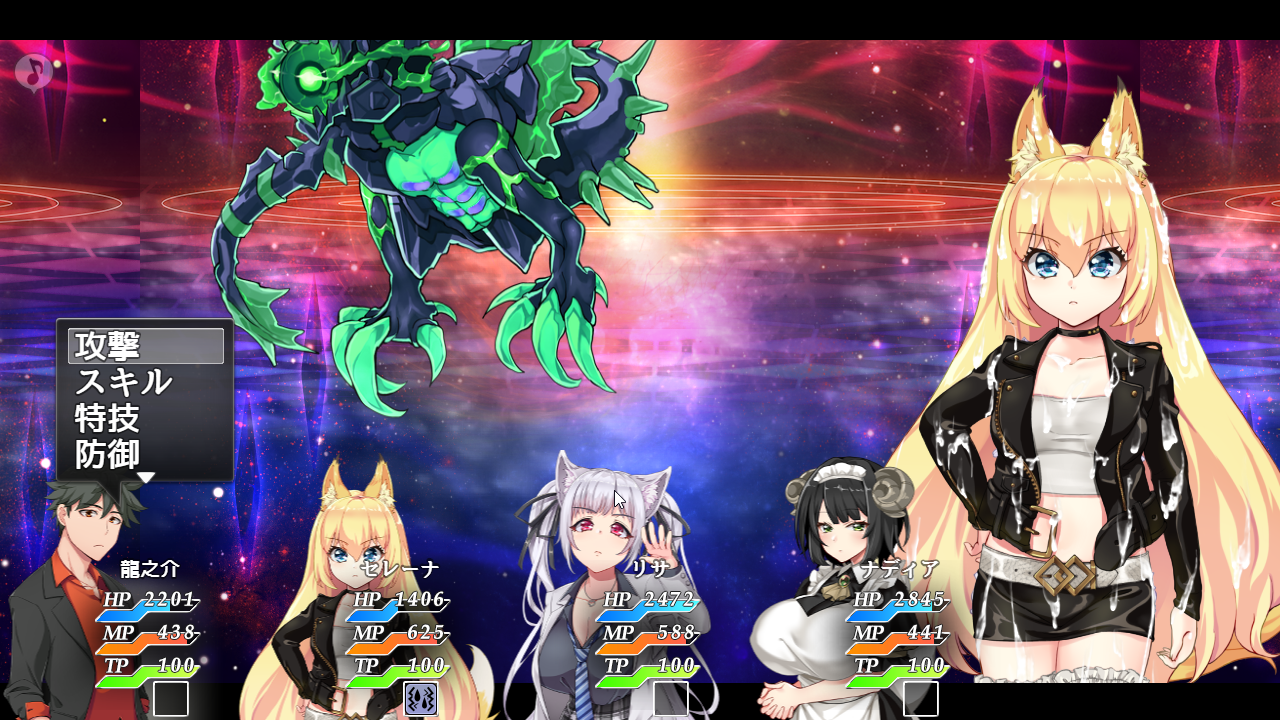The image size is (1280, 720).
Task: Open the 特技 special moves command
Action: pos(146,418)
